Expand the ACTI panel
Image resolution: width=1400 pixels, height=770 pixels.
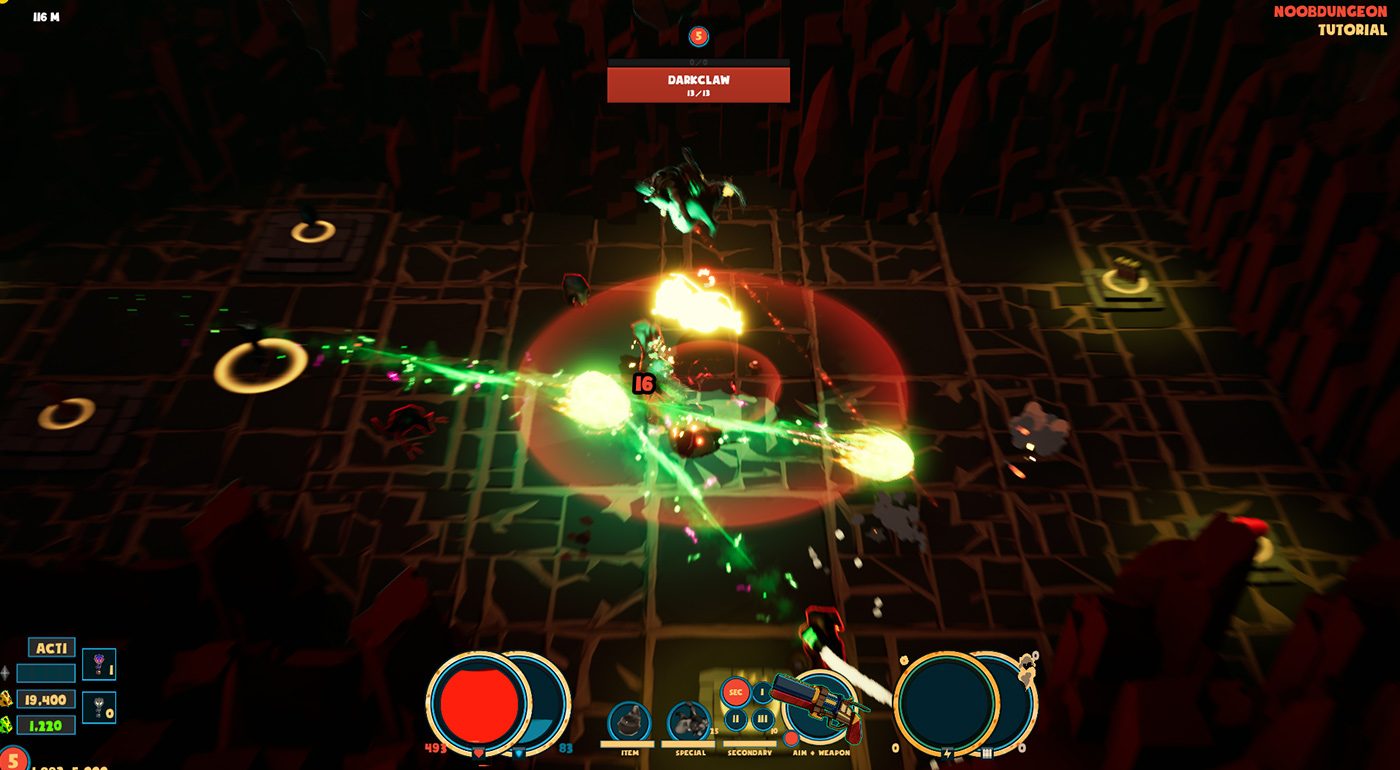pos(51,647)
